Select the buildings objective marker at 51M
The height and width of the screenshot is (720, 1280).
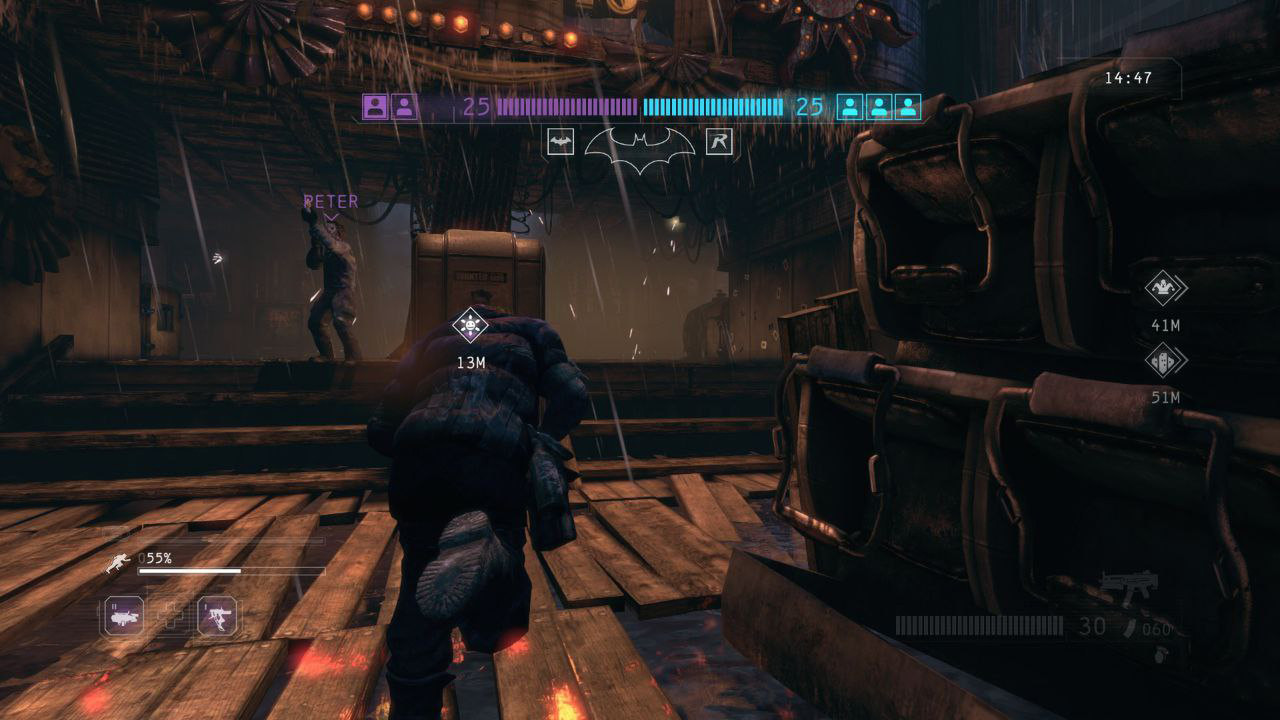[x=1165, y=360]
